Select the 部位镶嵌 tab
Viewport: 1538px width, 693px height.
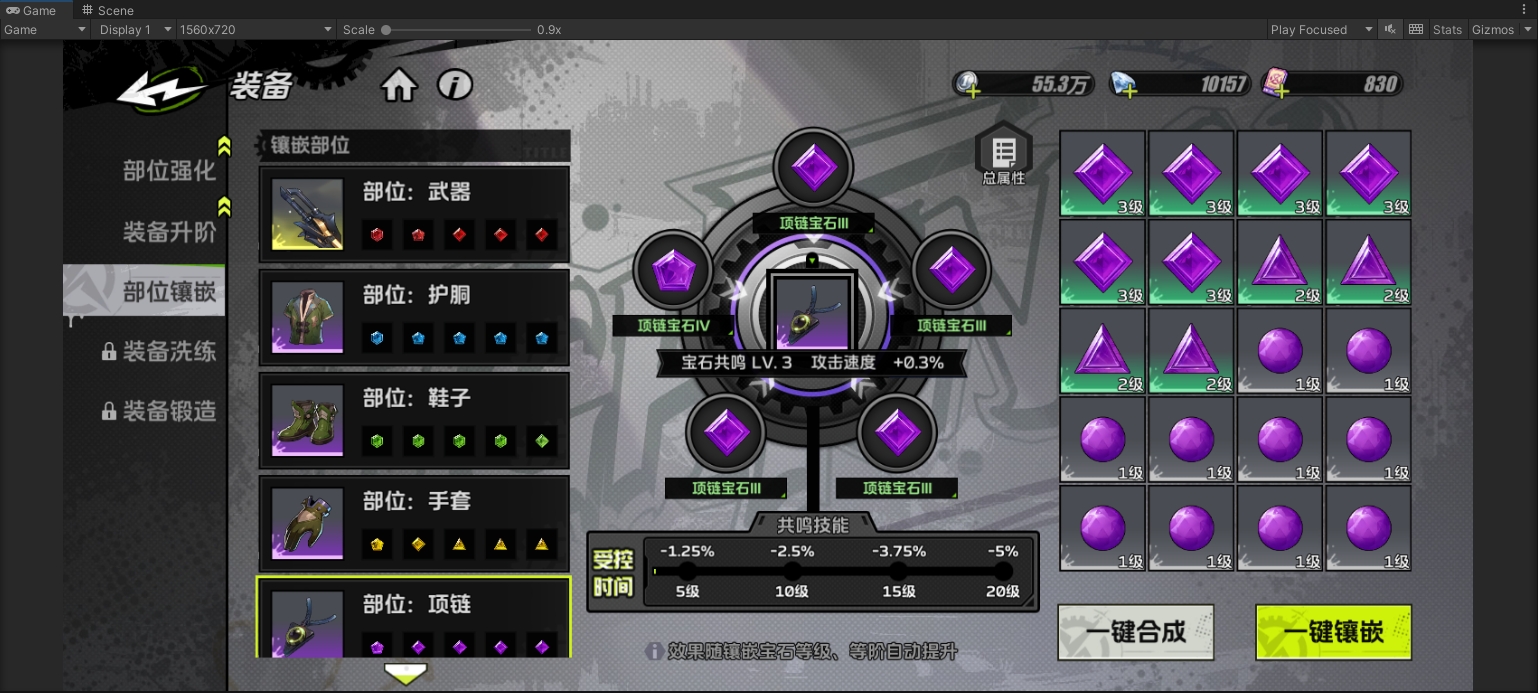point(168,292)
